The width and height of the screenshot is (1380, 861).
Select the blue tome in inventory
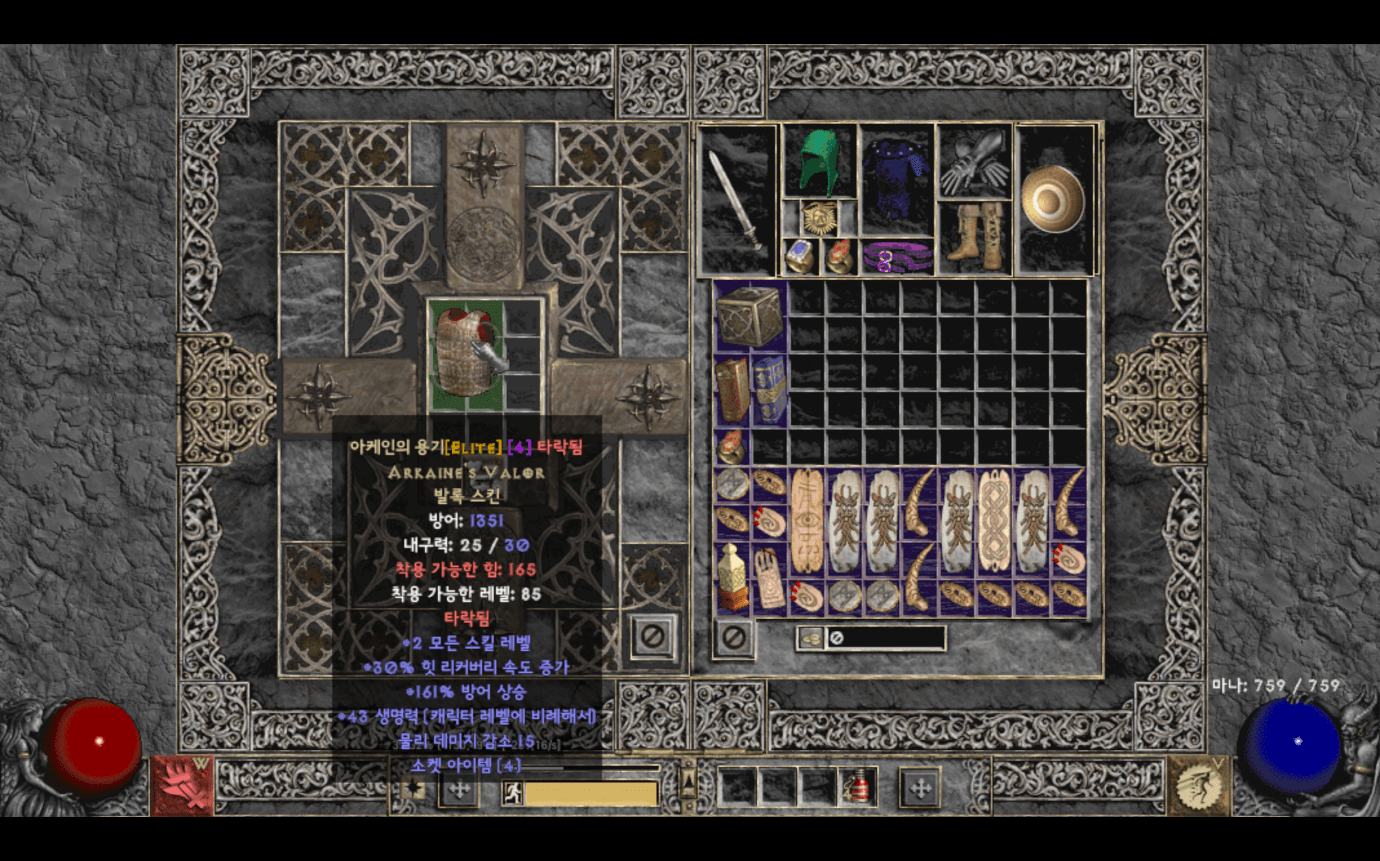click(x=769, y=389)
